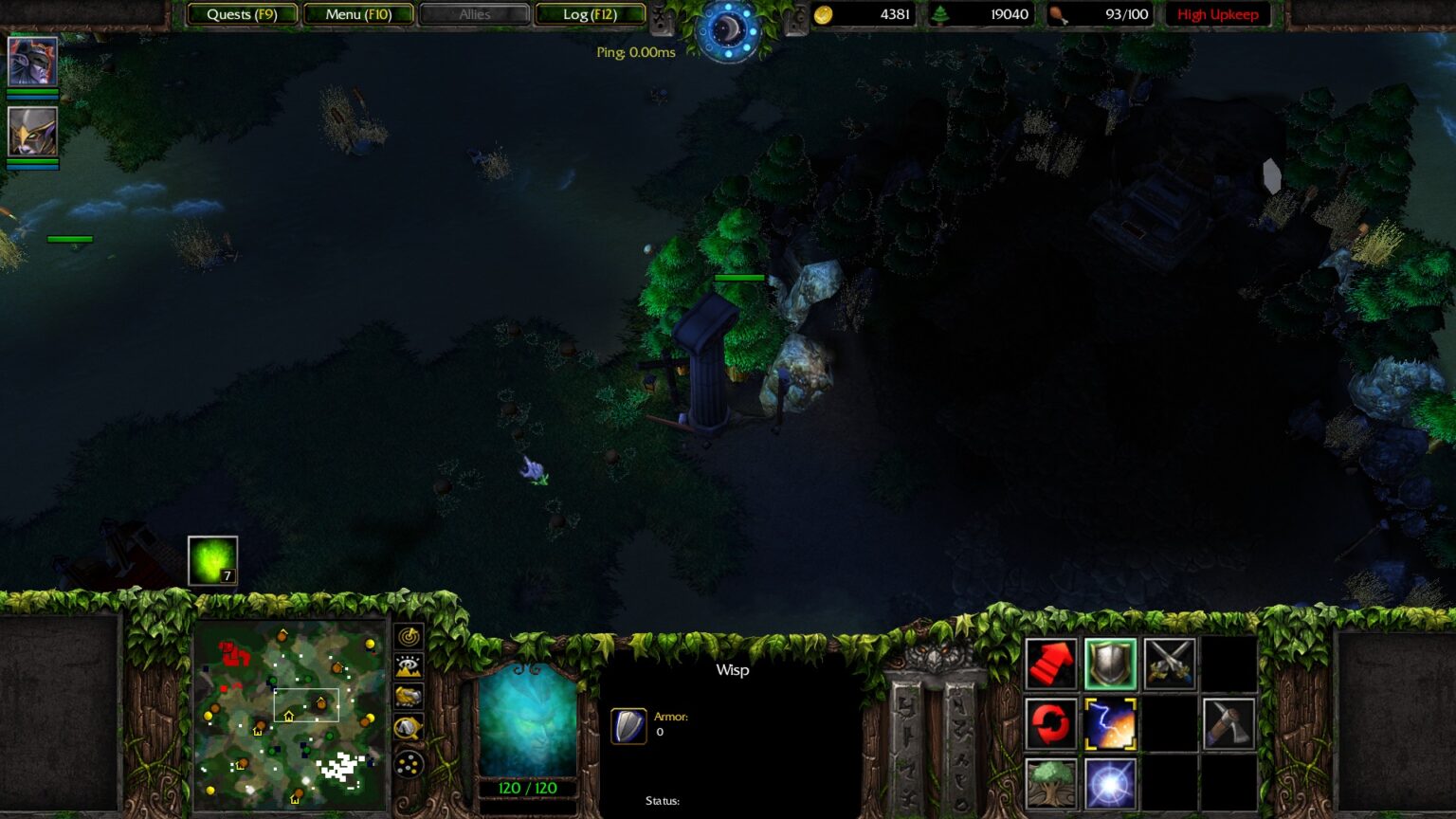The height and width of the screenshot is (819, 1456).
Task: Toggle ally colors beside the minimap
Action: 409,696
